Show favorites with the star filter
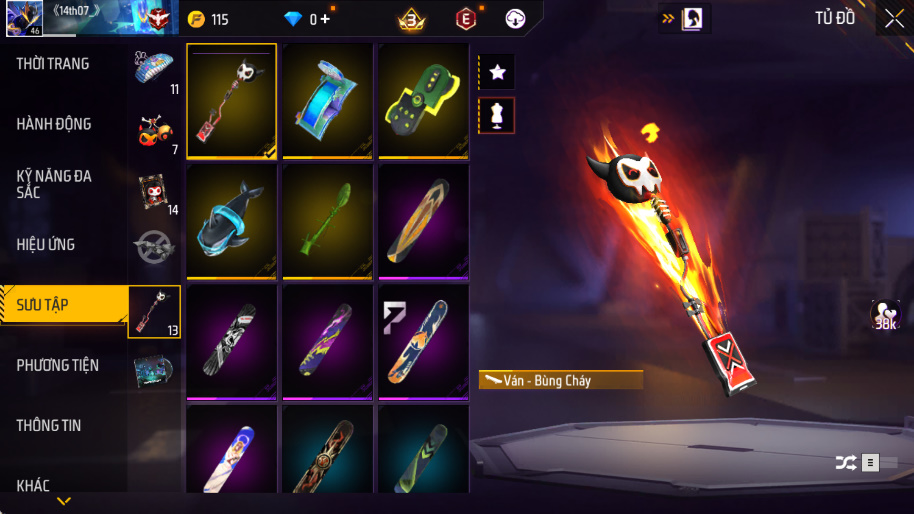Viewport: 914px width, 514px height. pos(497,72)
